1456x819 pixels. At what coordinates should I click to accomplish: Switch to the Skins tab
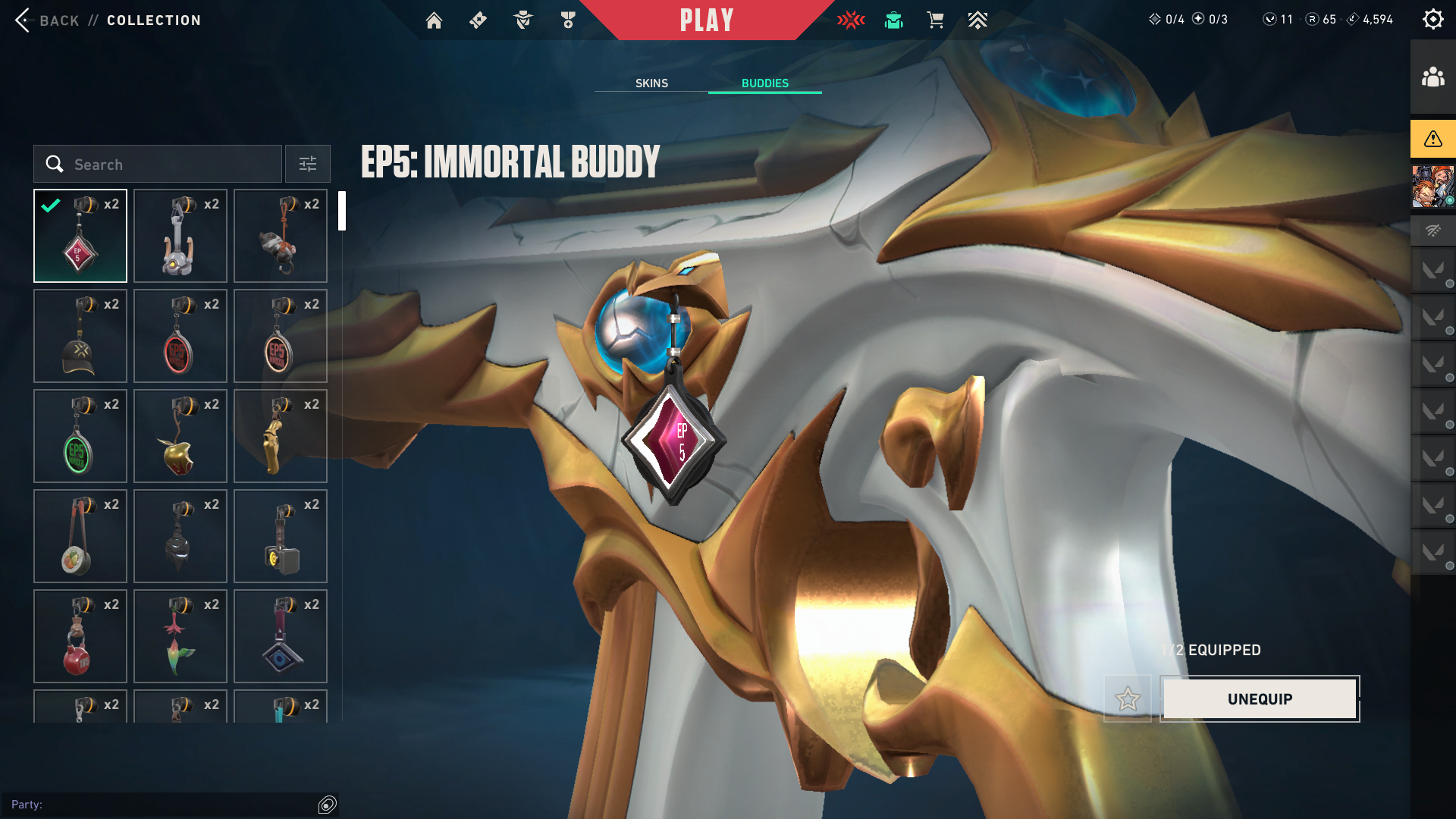pyautogui.click(x=651, y=83)
